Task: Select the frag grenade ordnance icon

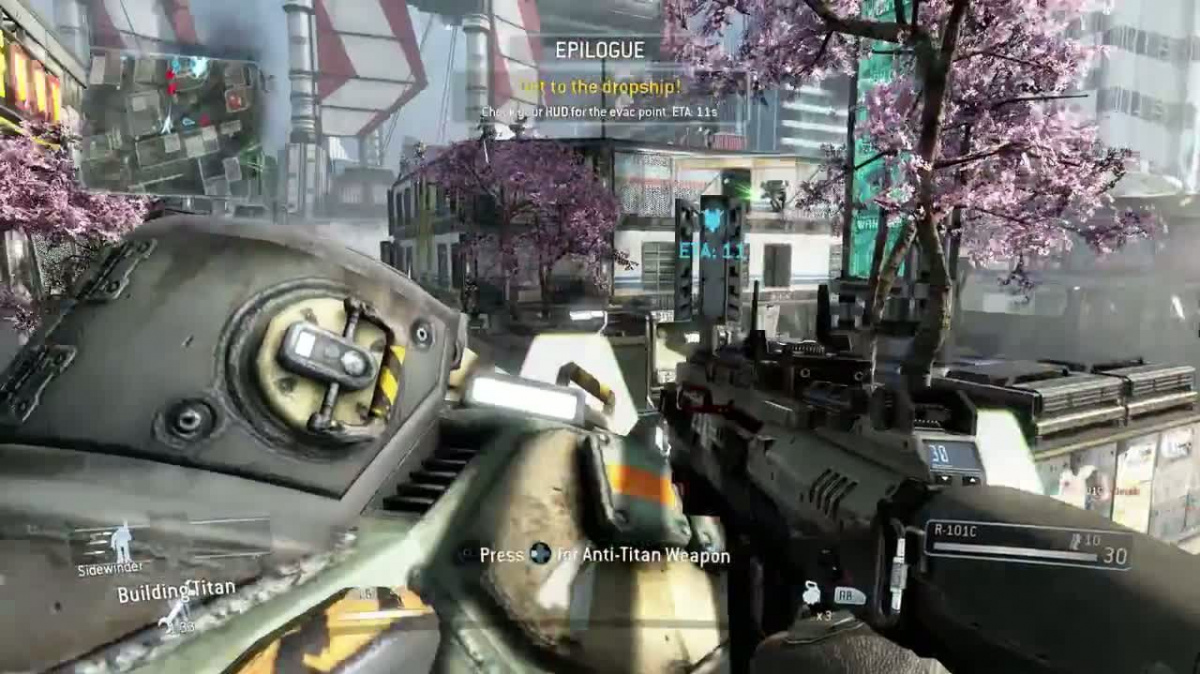Action: 811,594
